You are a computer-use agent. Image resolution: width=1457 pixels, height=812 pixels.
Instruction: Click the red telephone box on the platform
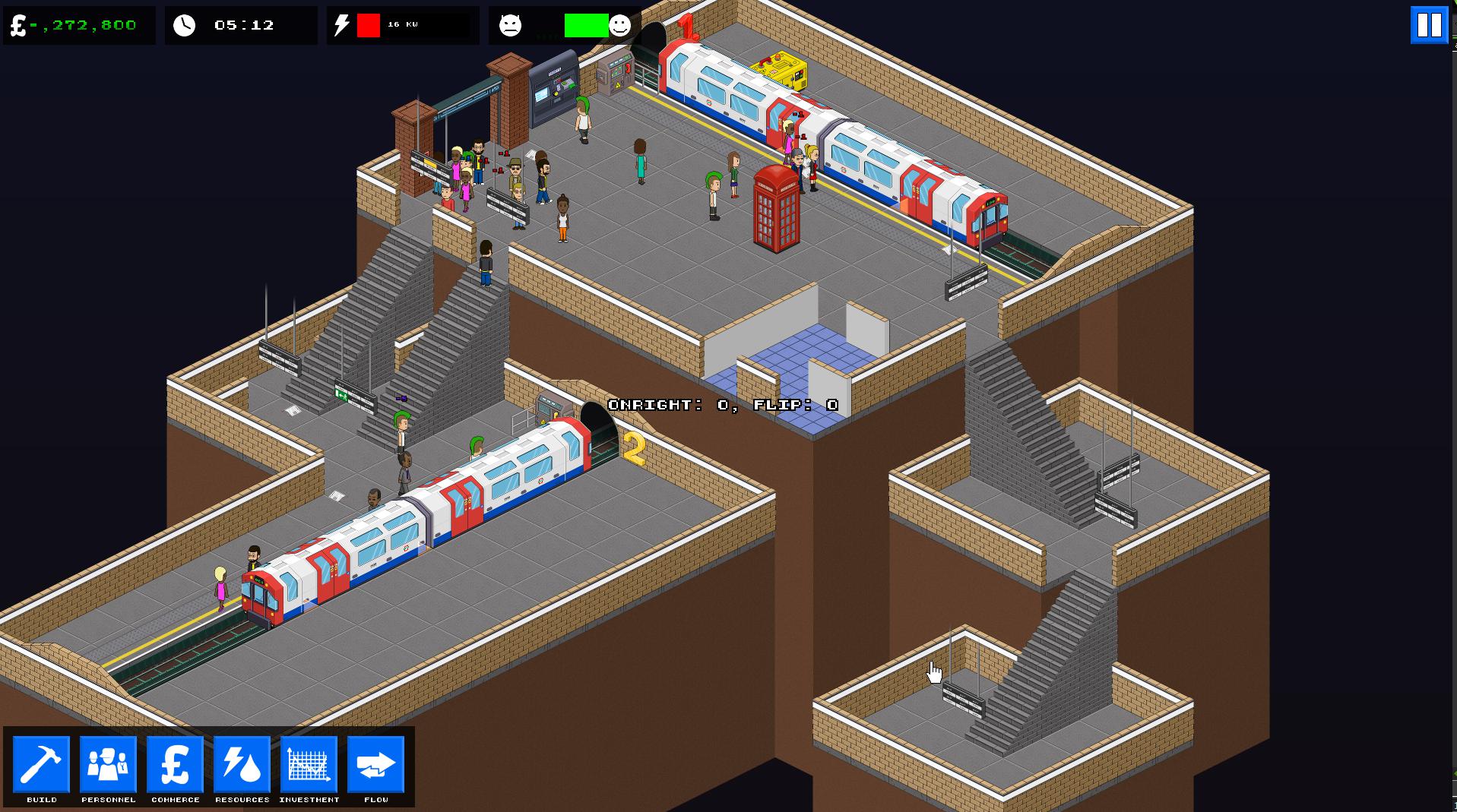pyautogui.click(x=776, y=205)
